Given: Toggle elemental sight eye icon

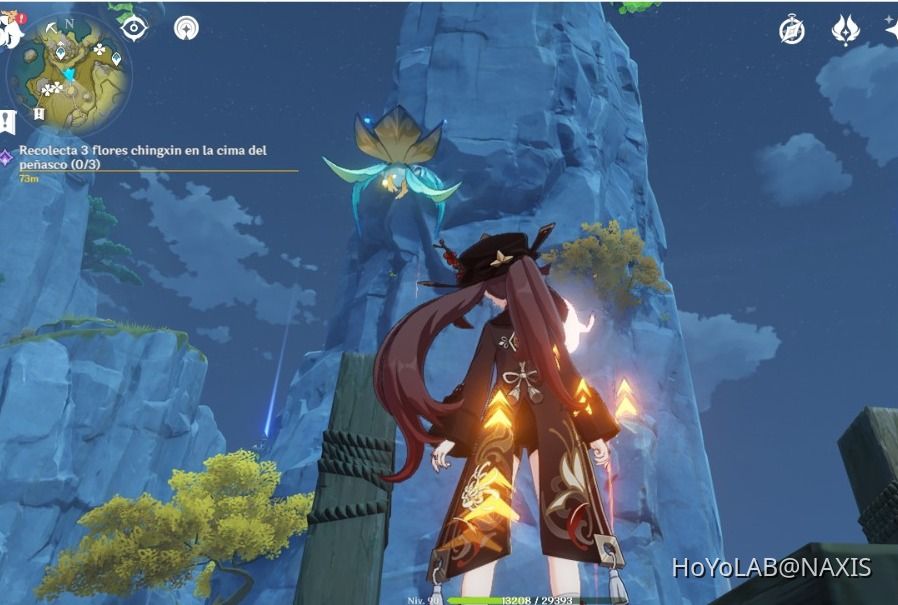Looking at the screenshot, I should (x=134, y=28).
